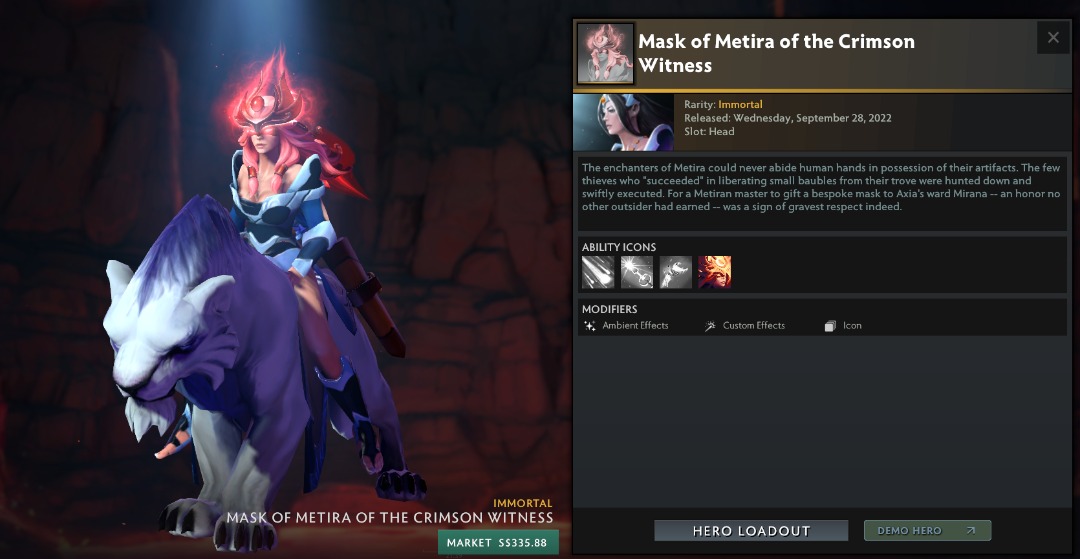1080x559 pixels.
Task: Open the Hero Loadout
Action: 751,531
